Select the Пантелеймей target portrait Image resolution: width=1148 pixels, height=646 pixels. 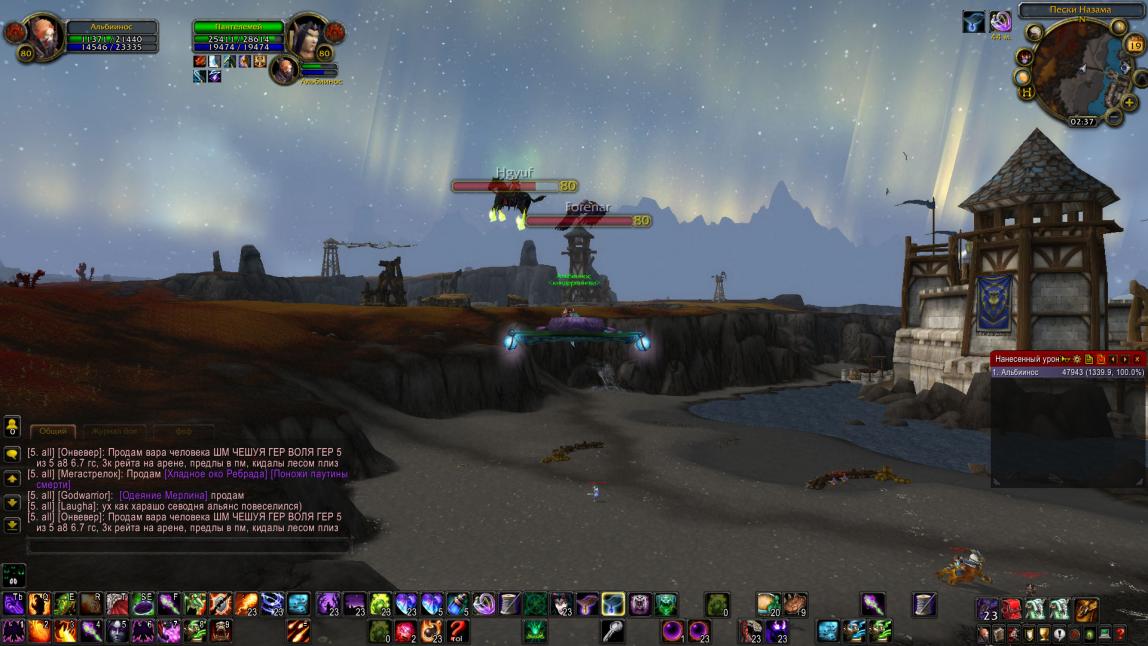[x=306, y=36]
